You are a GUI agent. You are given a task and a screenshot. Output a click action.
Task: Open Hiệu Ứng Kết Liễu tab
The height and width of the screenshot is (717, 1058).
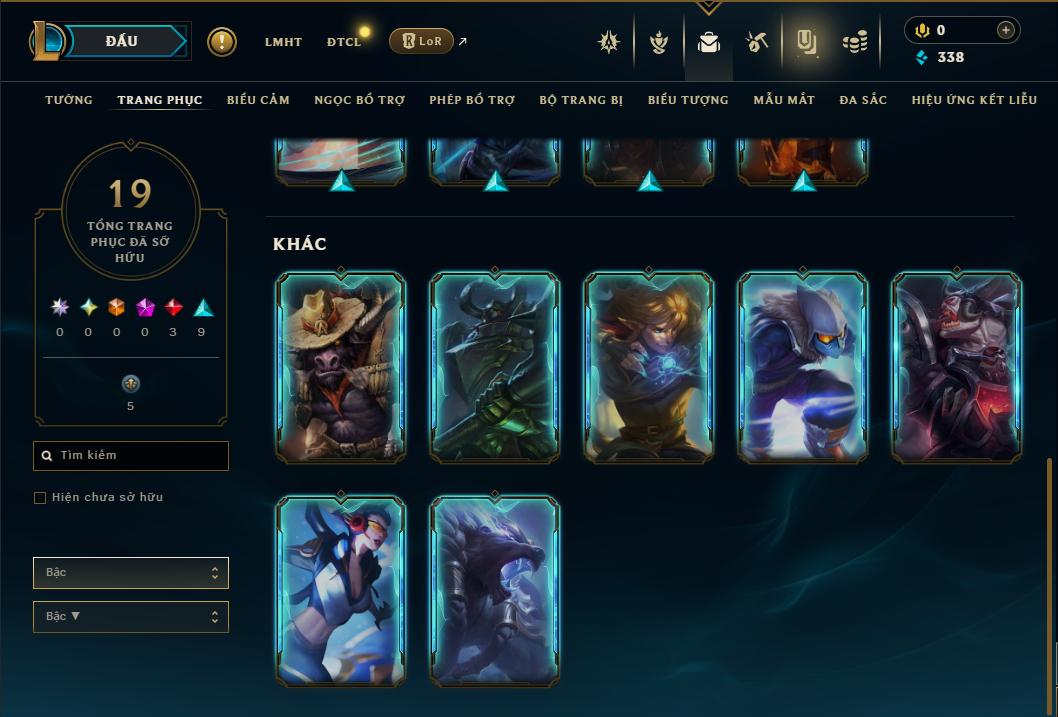coord(972,100)
